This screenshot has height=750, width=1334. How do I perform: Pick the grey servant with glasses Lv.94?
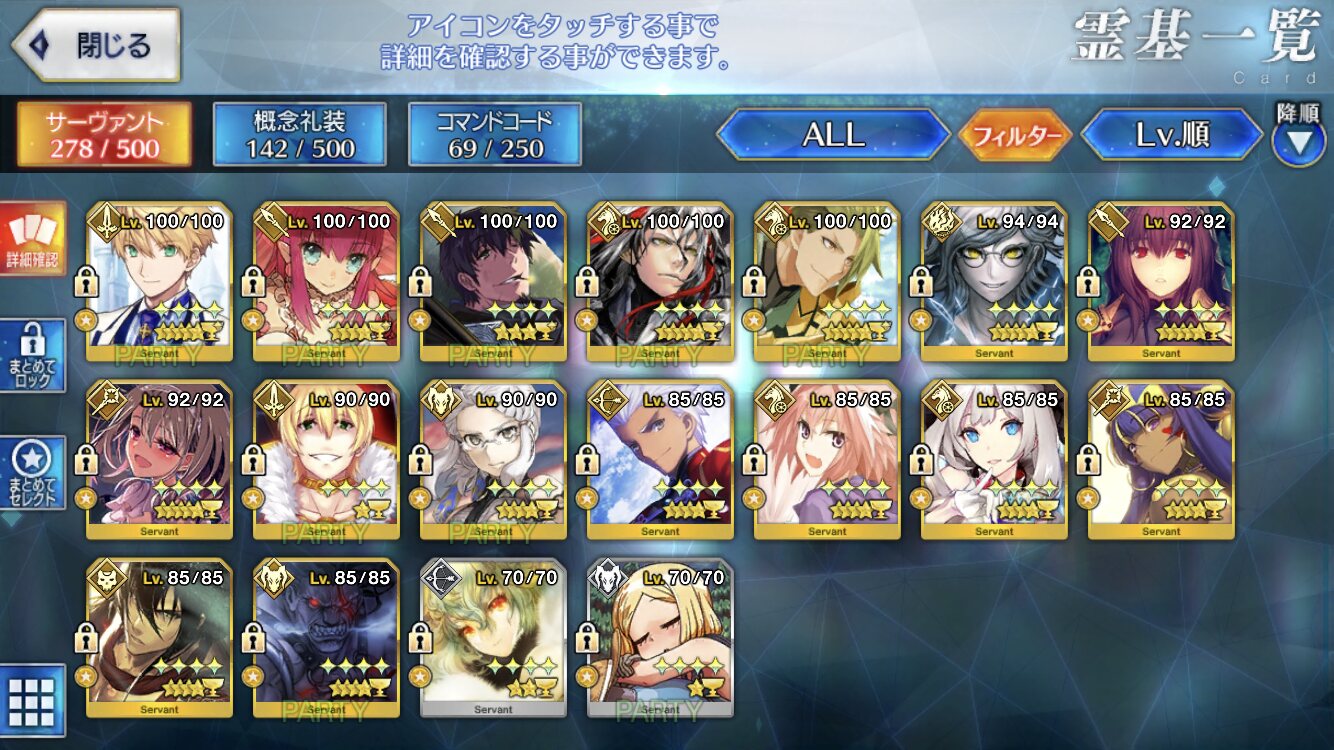(994, 282)
